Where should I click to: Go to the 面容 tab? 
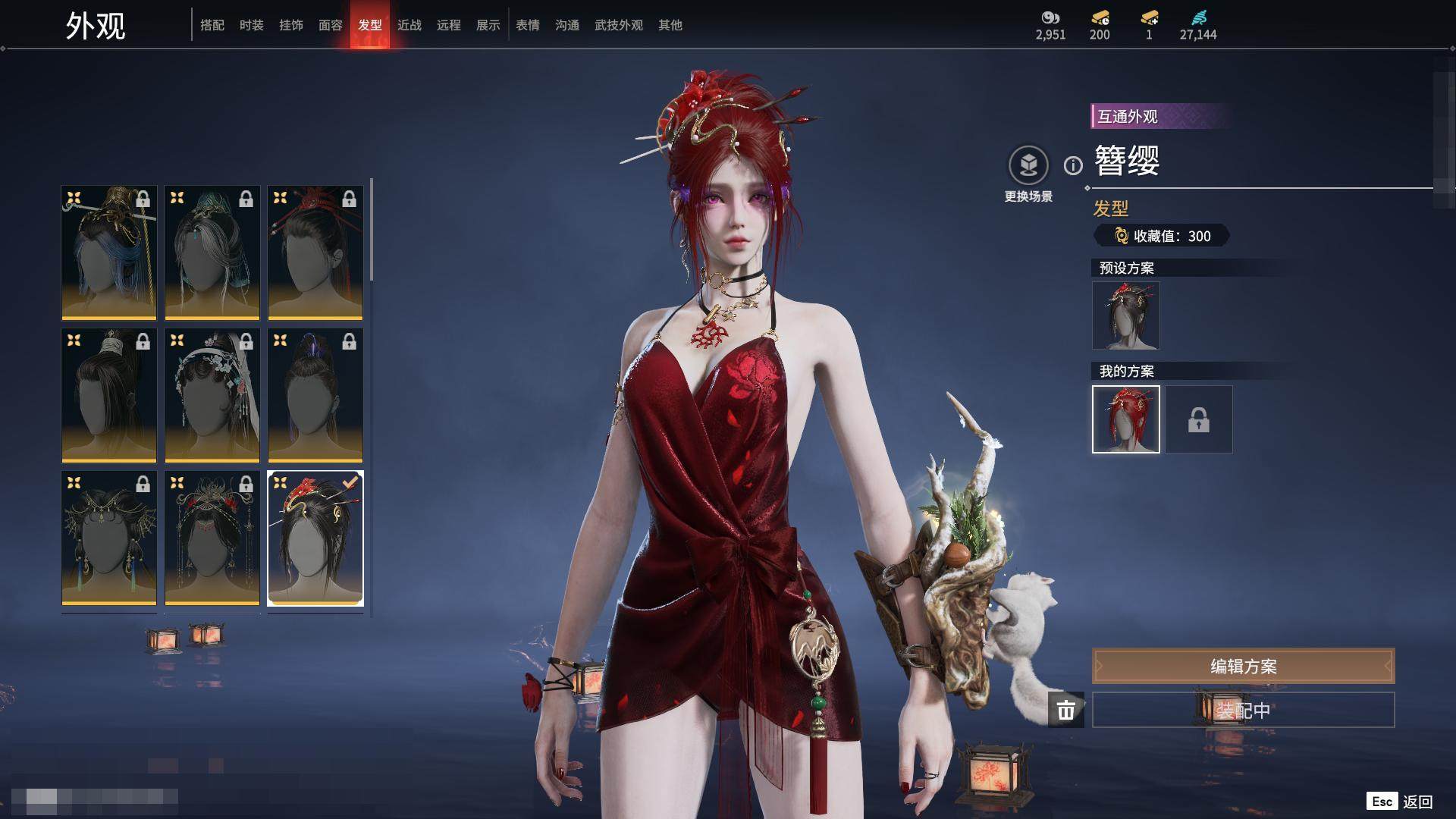[x=331, y=25]
